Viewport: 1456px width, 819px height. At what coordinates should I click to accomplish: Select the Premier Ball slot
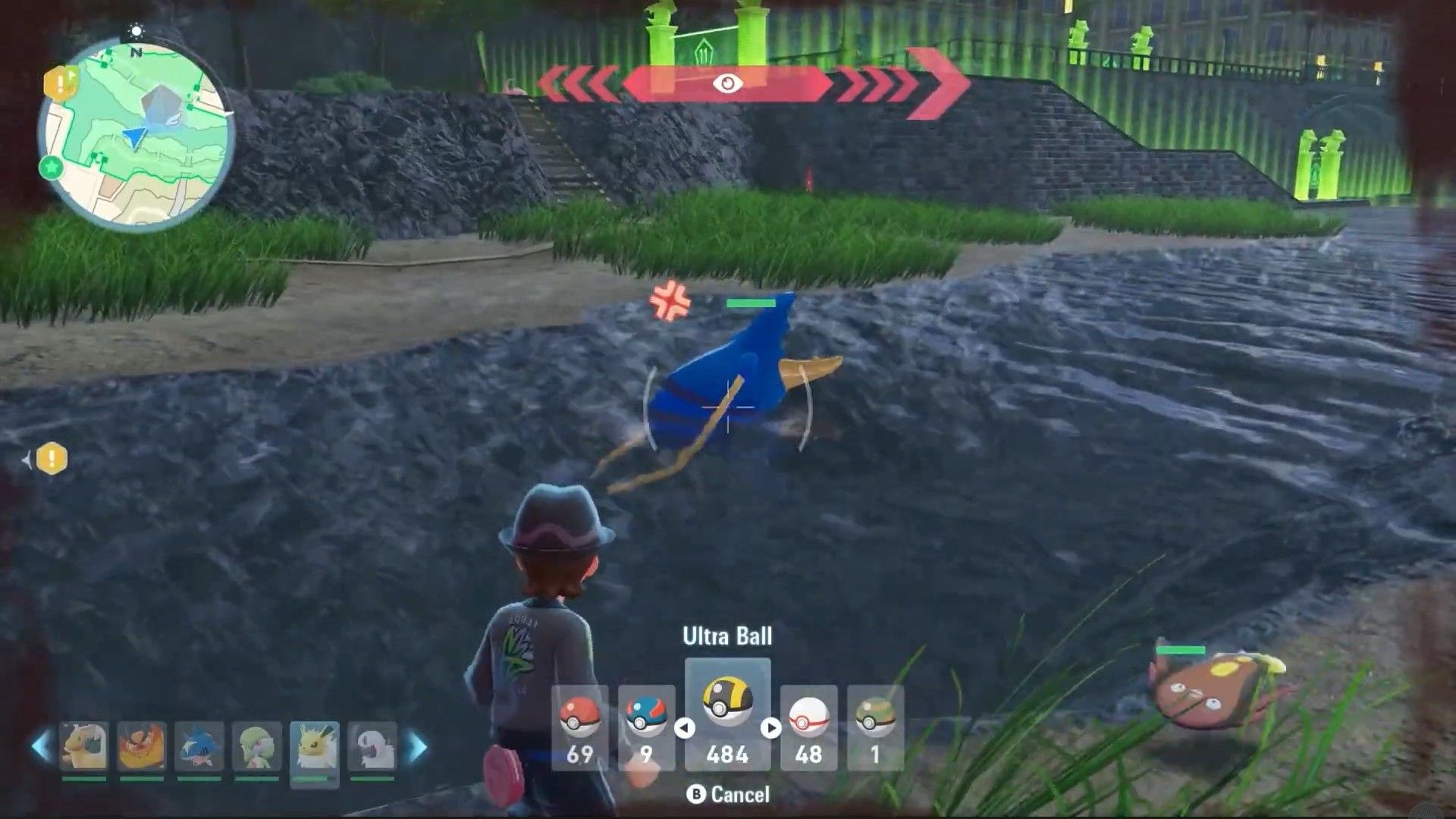808,726
